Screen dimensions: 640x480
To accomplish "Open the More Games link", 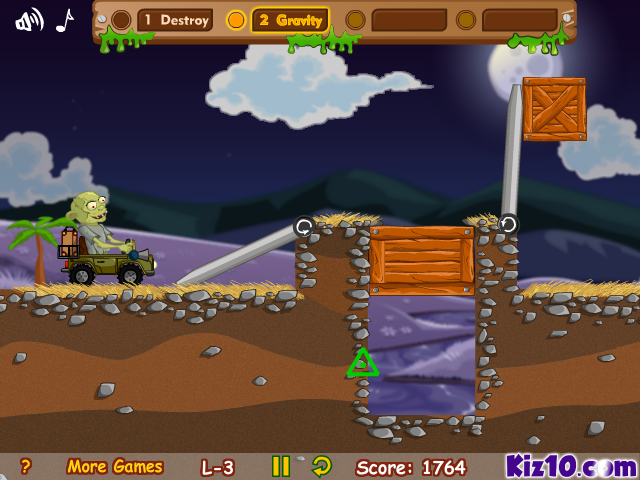I will [115, 466].
